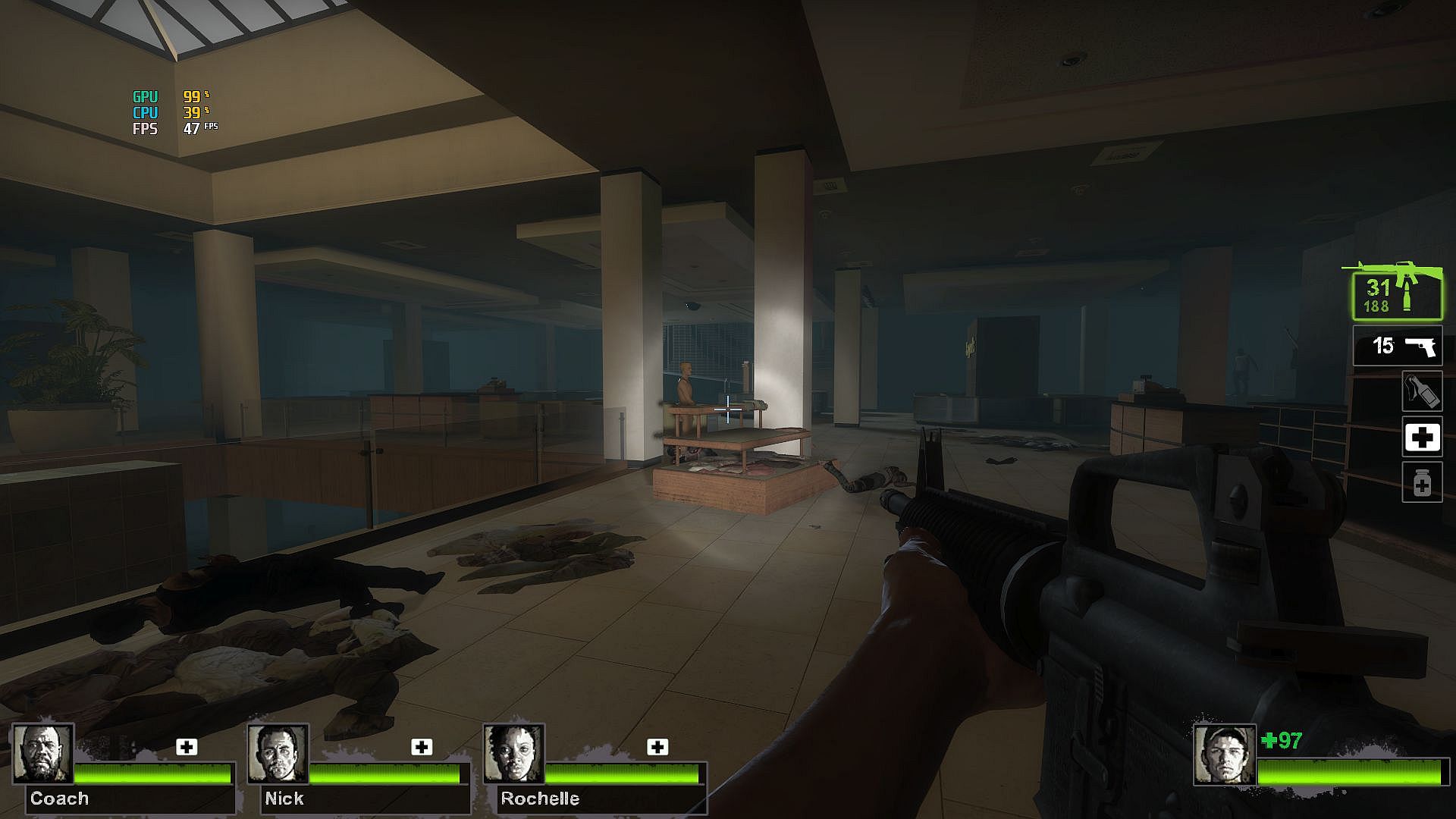Select Nick's portrait in the team panel

tap(278, 754)
